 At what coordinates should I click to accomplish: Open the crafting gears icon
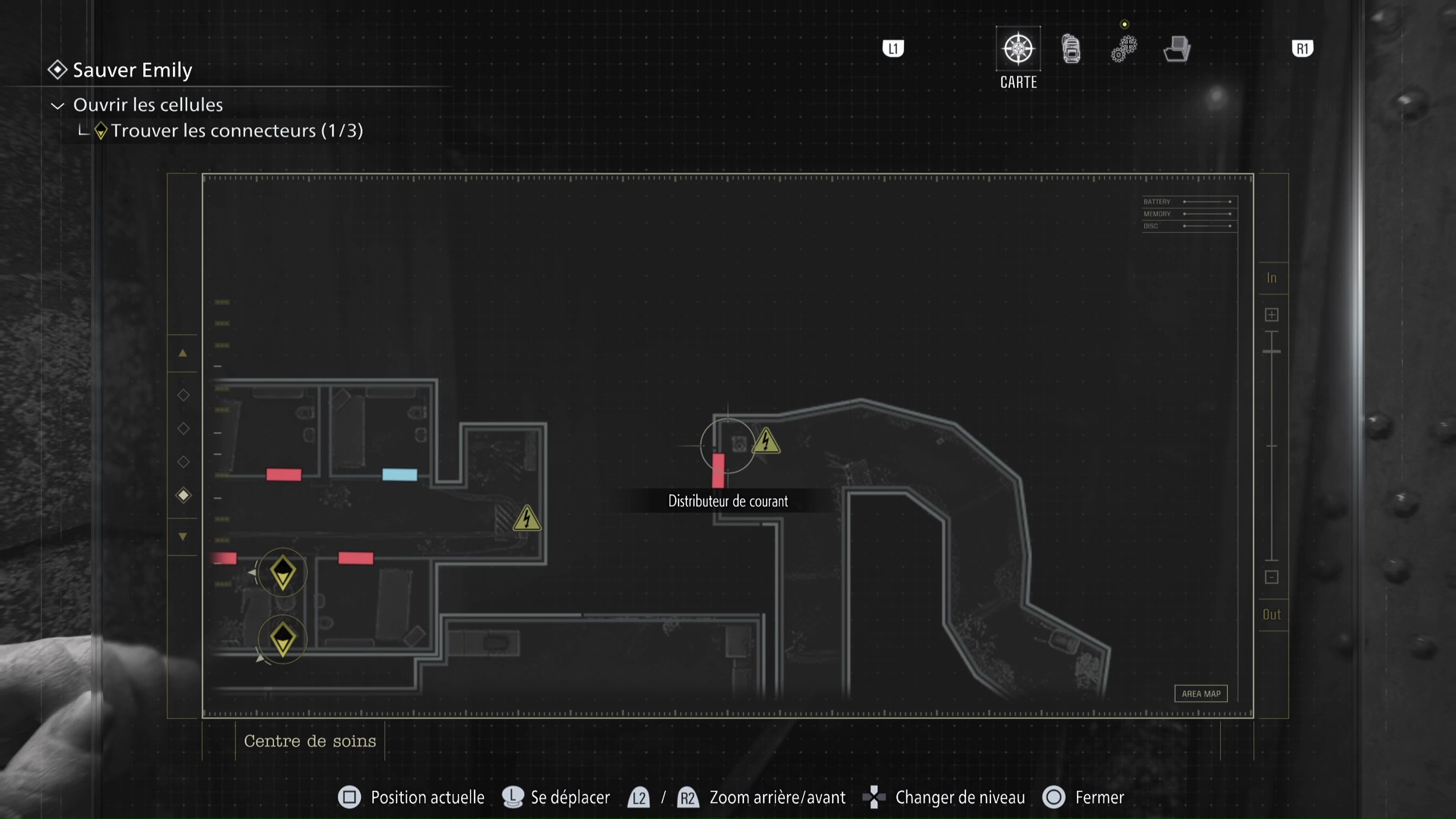1124,48
